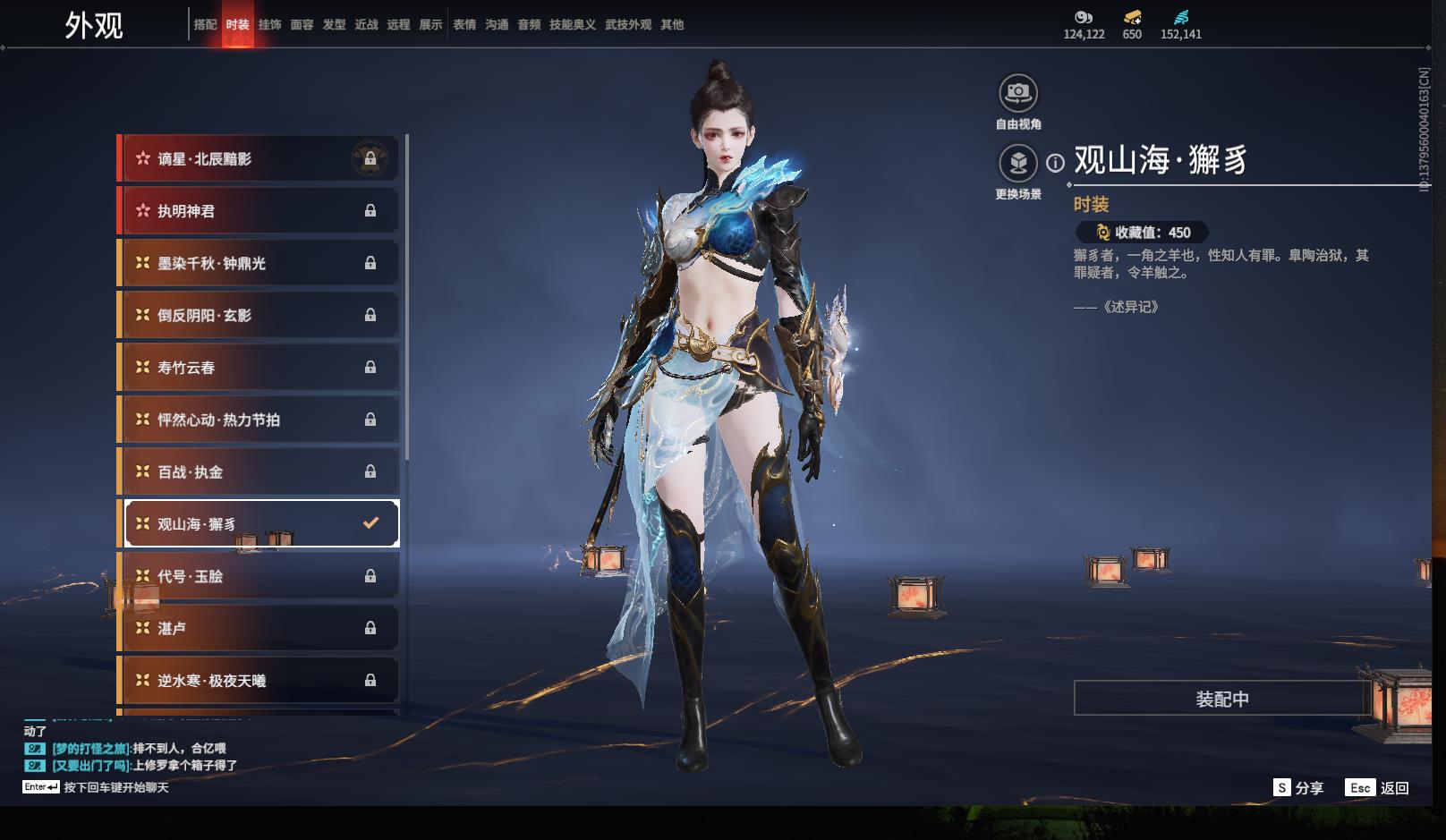
Task: Select the 面容 face tab
Action: coord(302,25)
